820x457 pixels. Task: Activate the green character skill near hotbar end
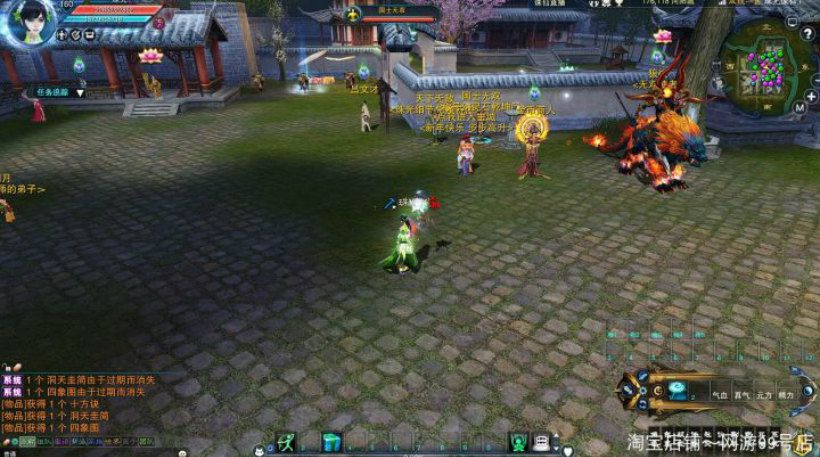point(518,442)
